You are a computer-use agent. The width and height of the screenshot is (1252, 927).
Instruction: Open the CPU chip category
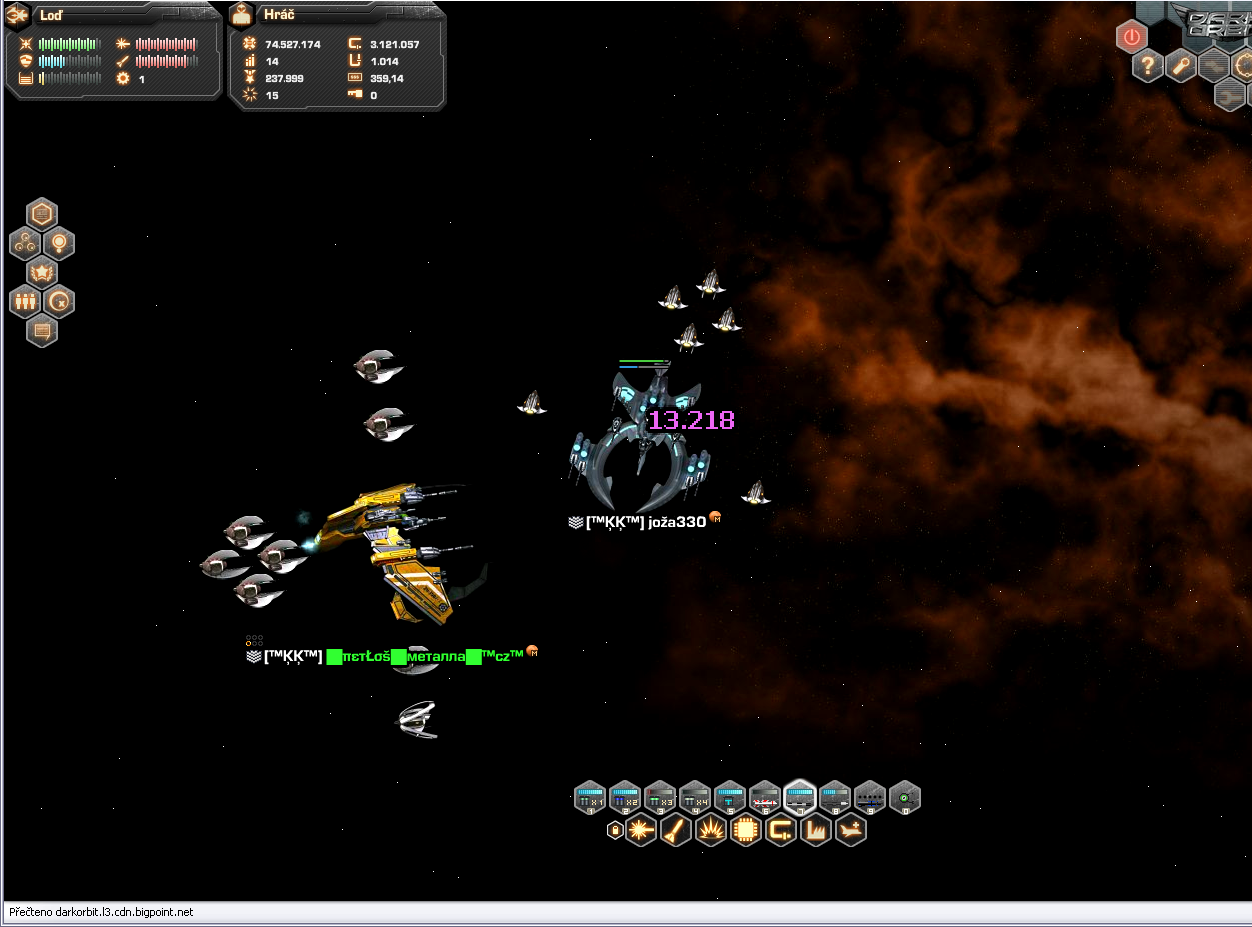(x=746, y=830)
